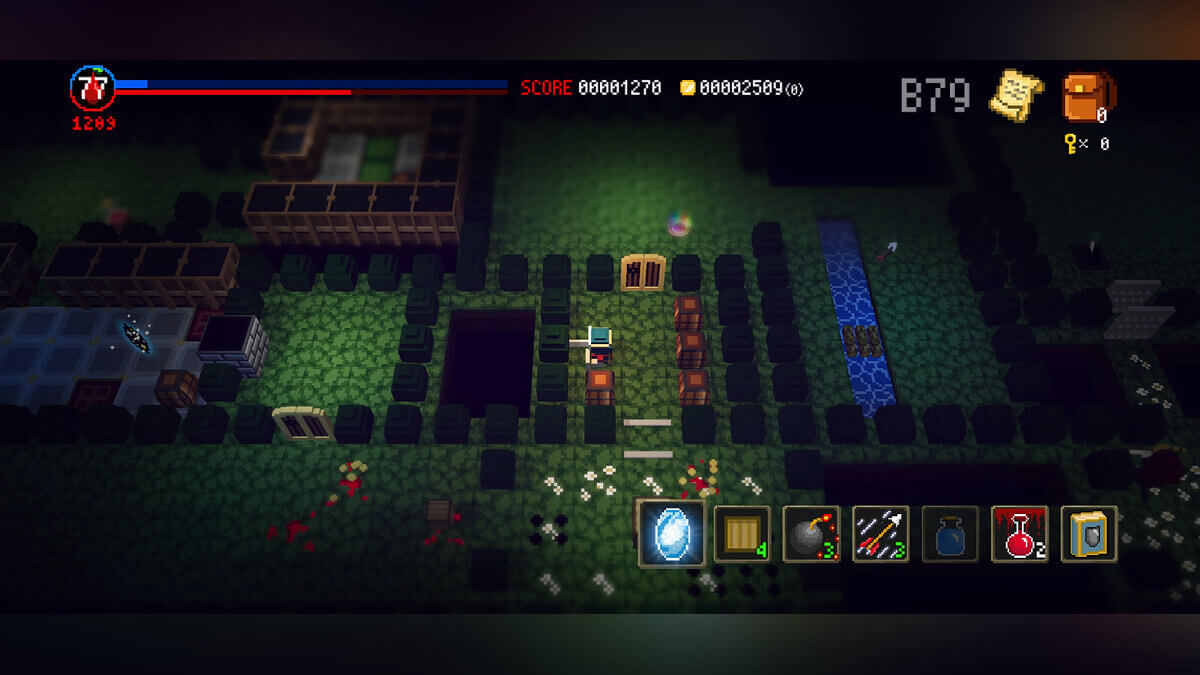Open the orange backpack inventory
Viewport: 1200px width, 675px height.
coord(1088,96)
